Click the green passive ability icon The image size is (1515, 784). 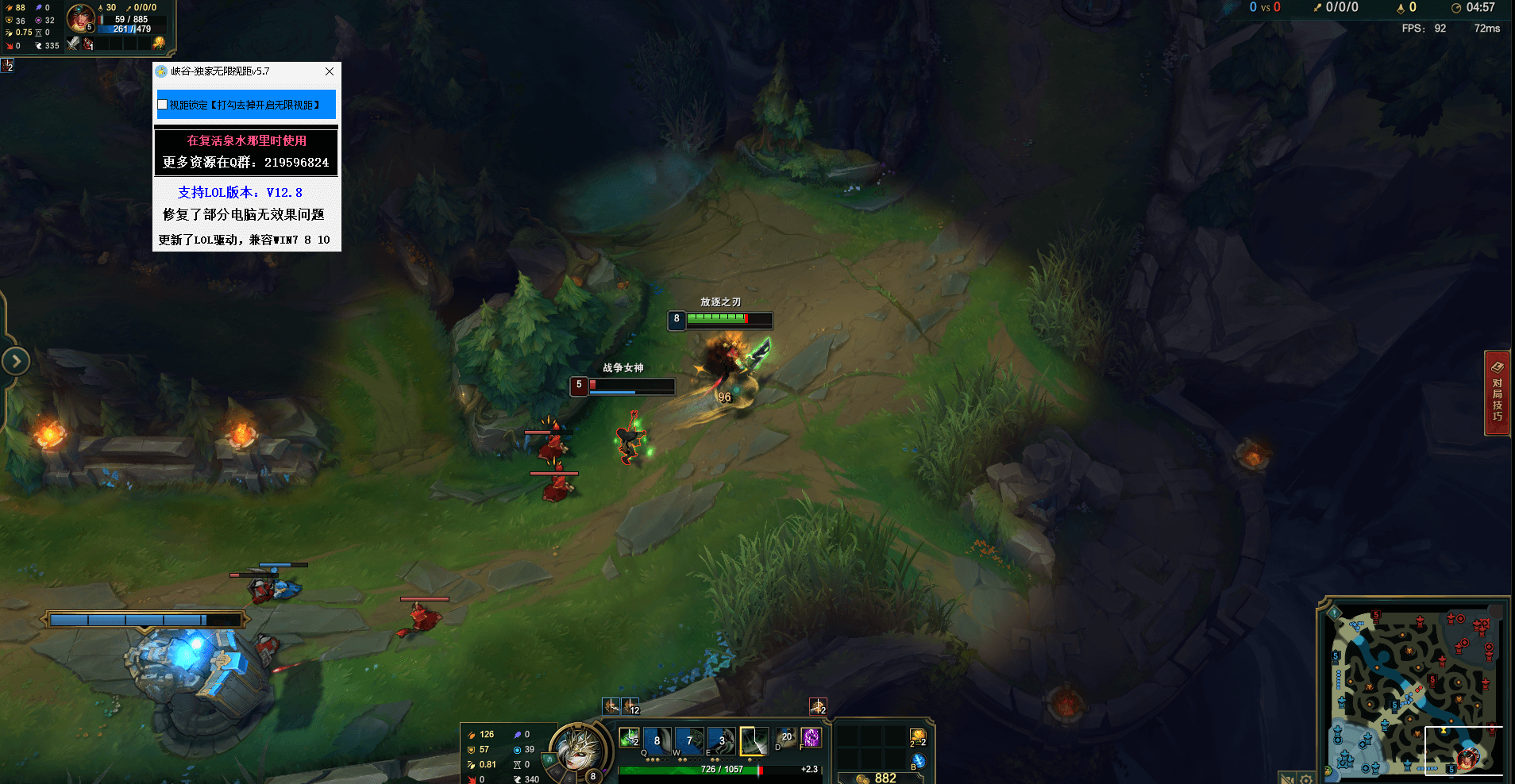(x=629, y=738)
